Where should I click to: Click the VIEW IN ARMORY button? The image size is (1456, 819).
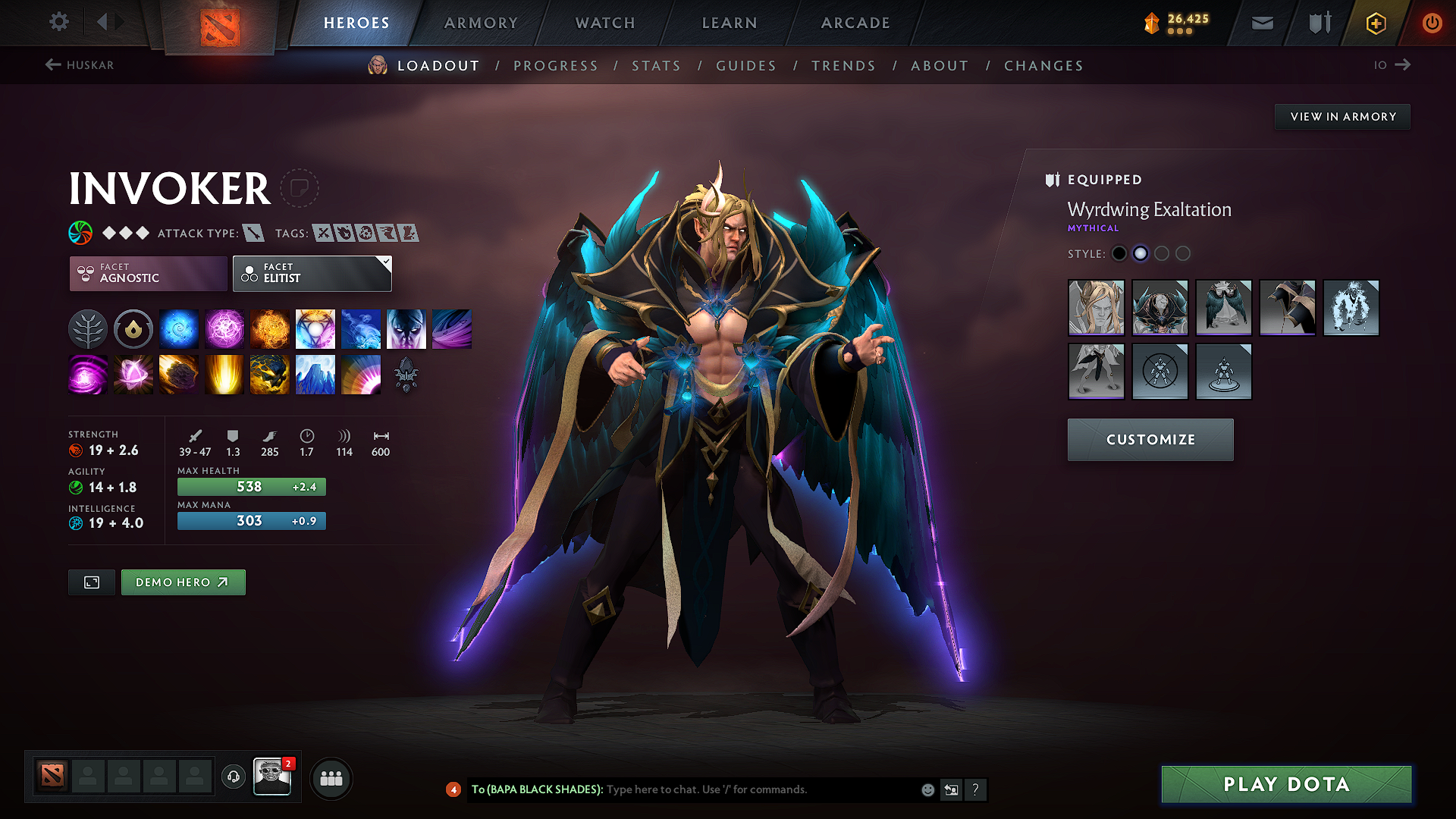tap(1342, 116)
